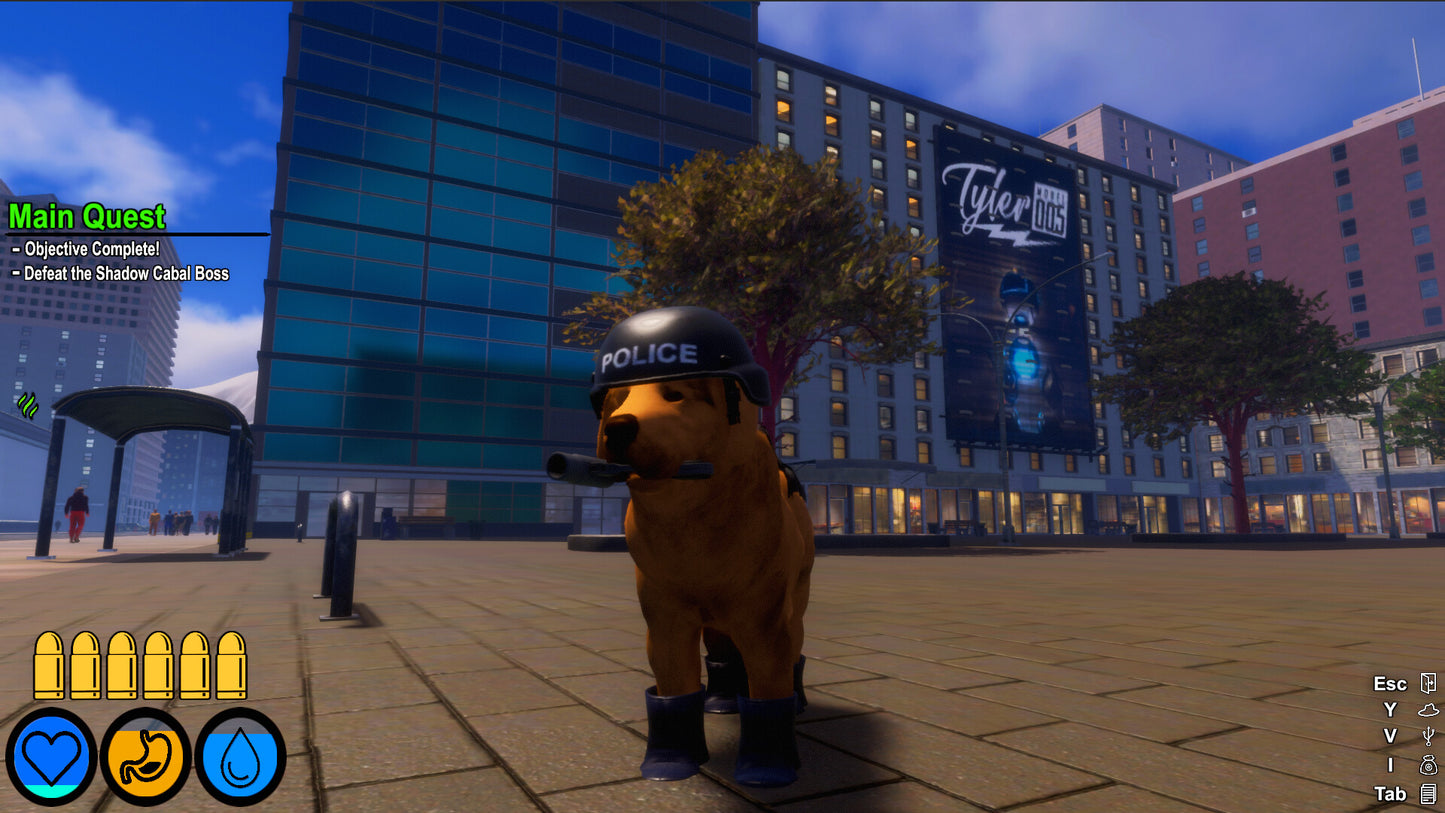Click the green scent trail marker

tap(28, 405)
